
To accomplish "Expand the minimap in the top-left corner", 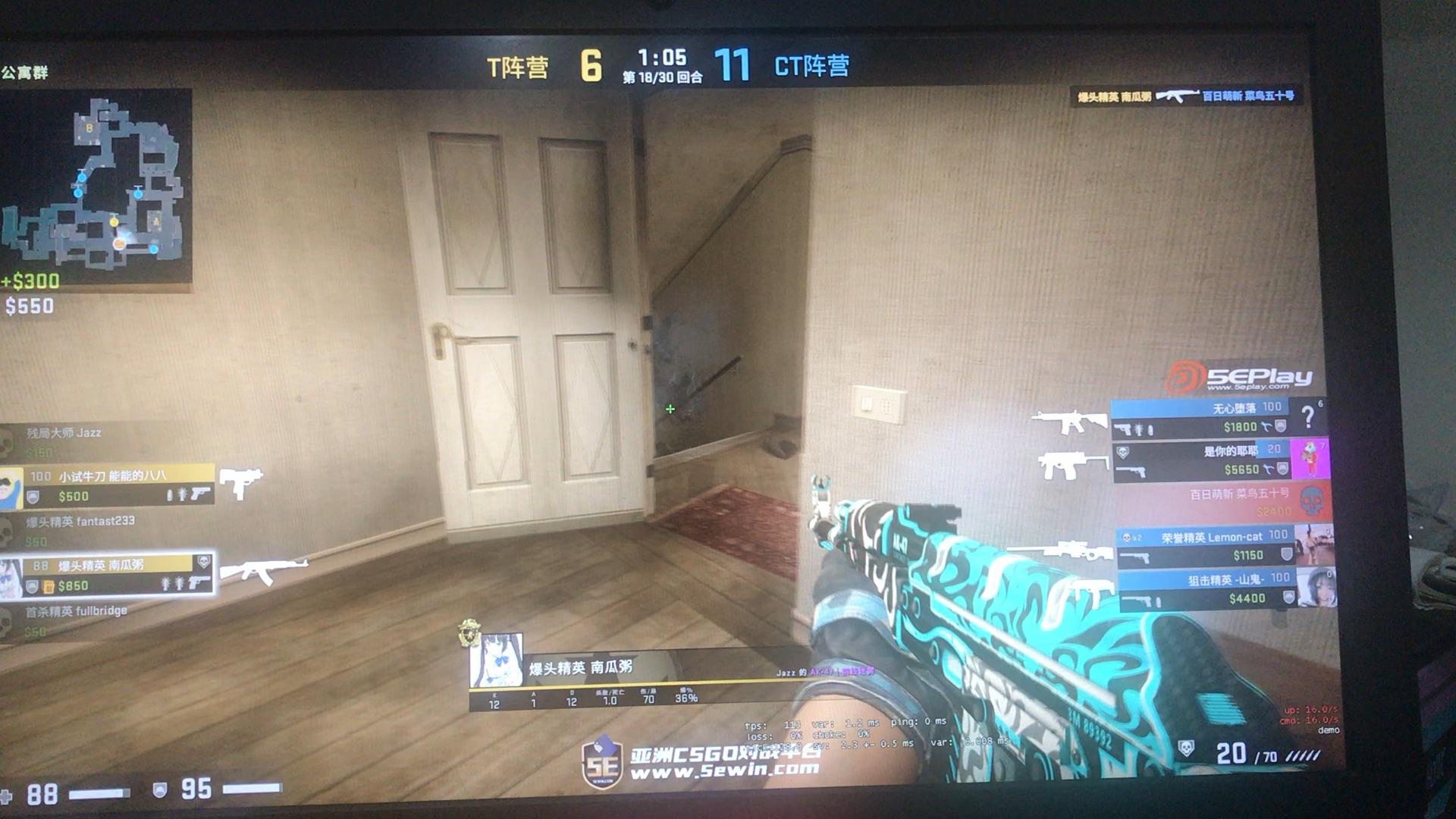I will [x=99, y=186].
